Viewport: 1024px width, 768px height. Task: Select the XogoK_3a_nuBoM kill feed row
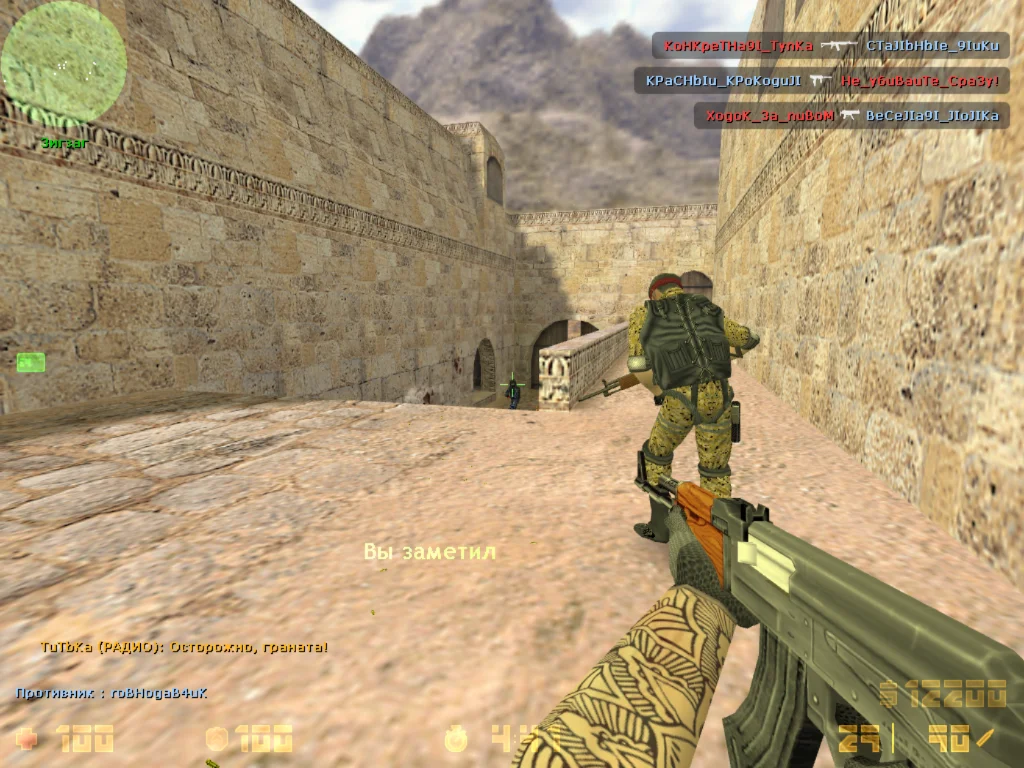point(851,116)
